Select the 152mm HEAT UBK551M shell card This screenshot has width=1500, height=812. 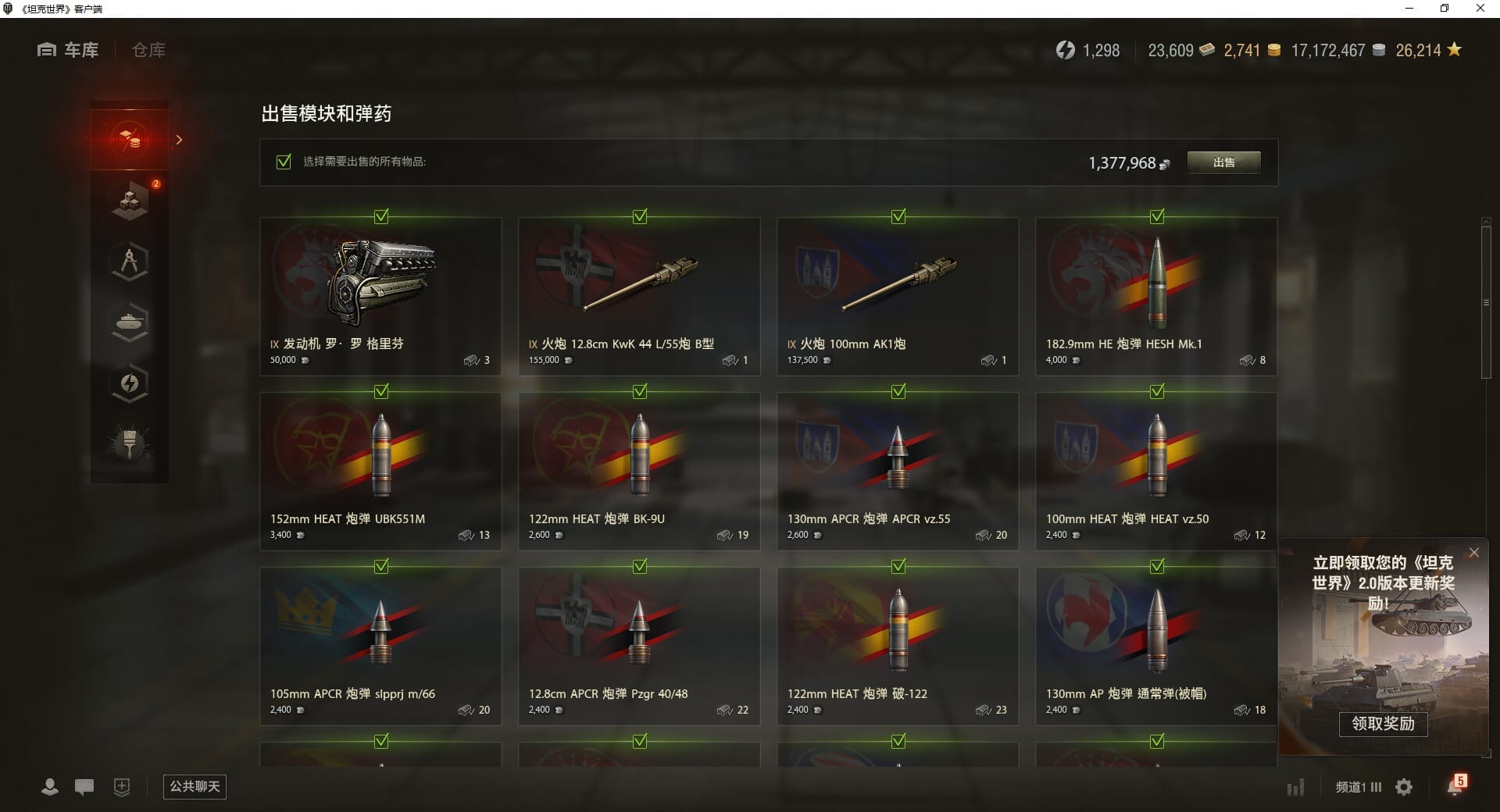(x=380, y=472)
